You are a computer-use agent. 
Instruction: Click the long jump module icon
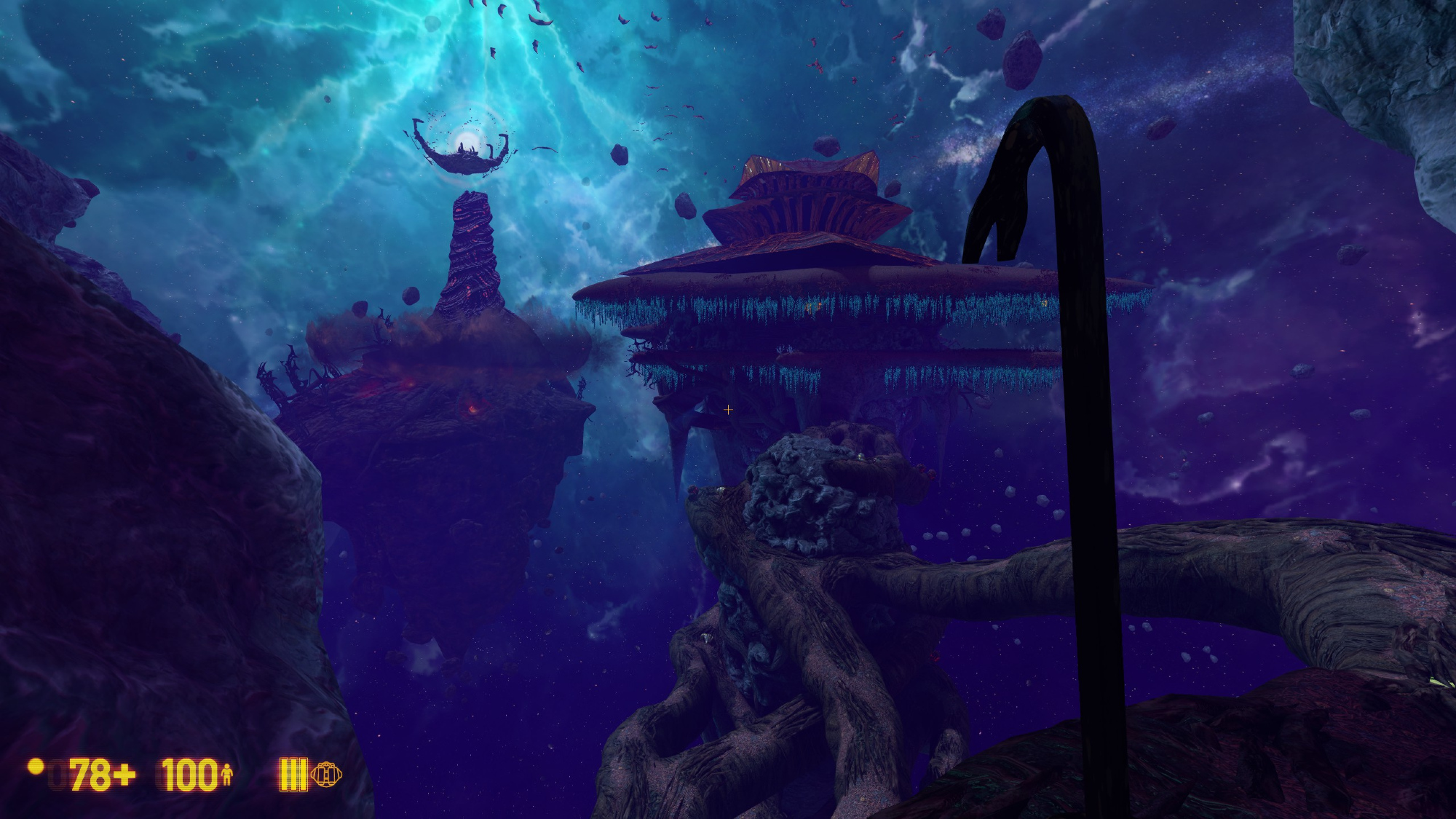click(x=326, y=774)
